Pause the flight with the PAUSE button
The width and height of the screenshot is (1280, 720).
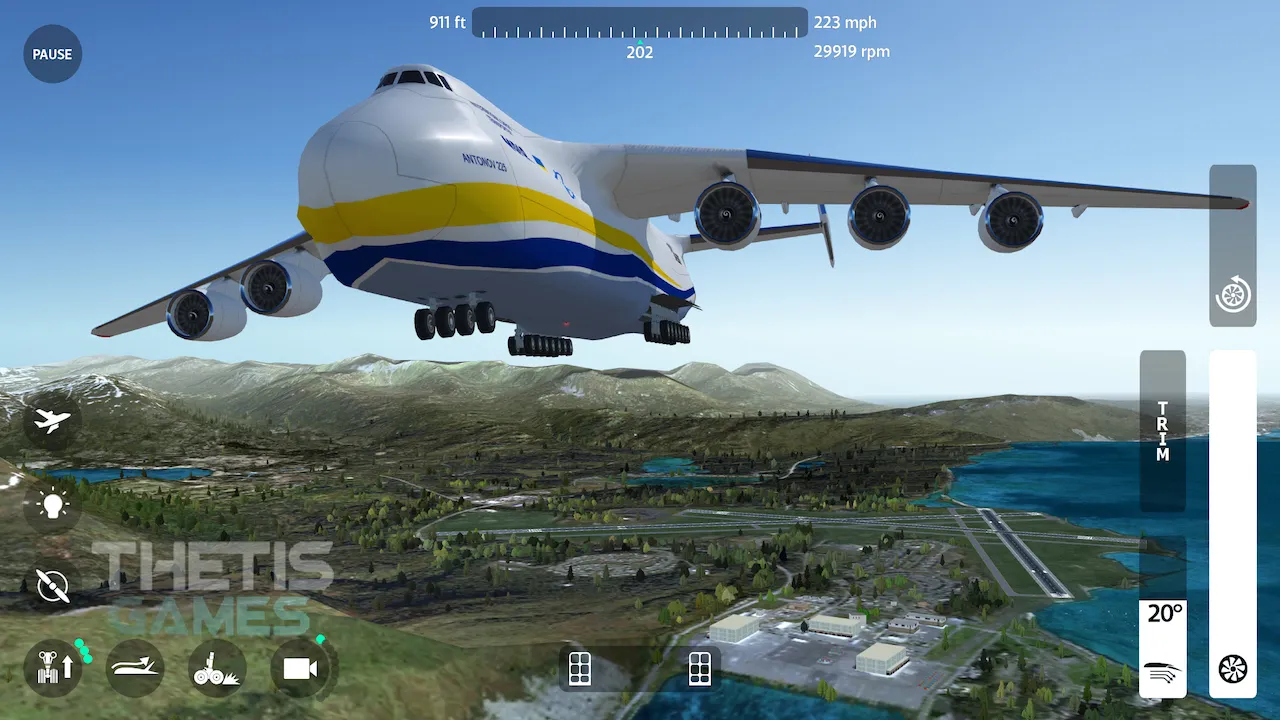point(52,54)
